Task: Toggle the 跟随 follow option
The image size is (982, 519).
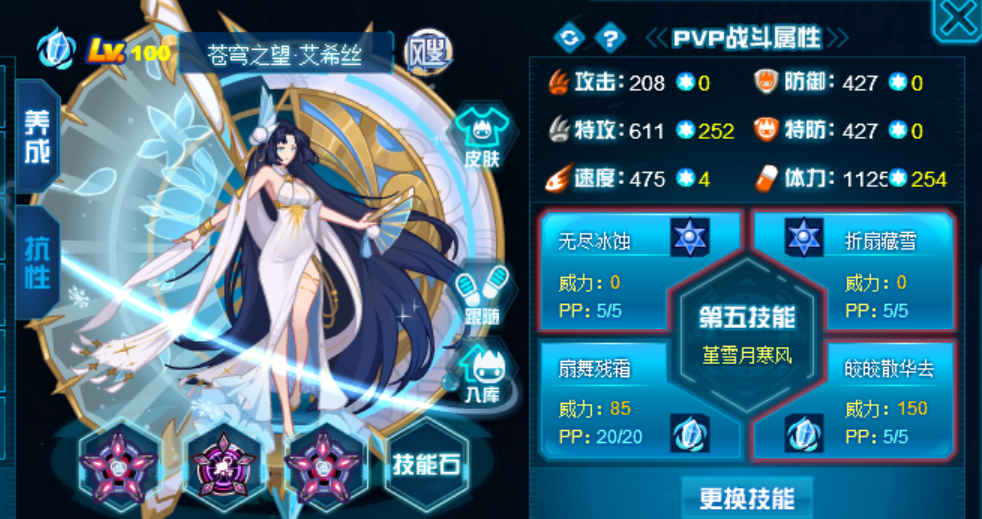Action: 481,295
